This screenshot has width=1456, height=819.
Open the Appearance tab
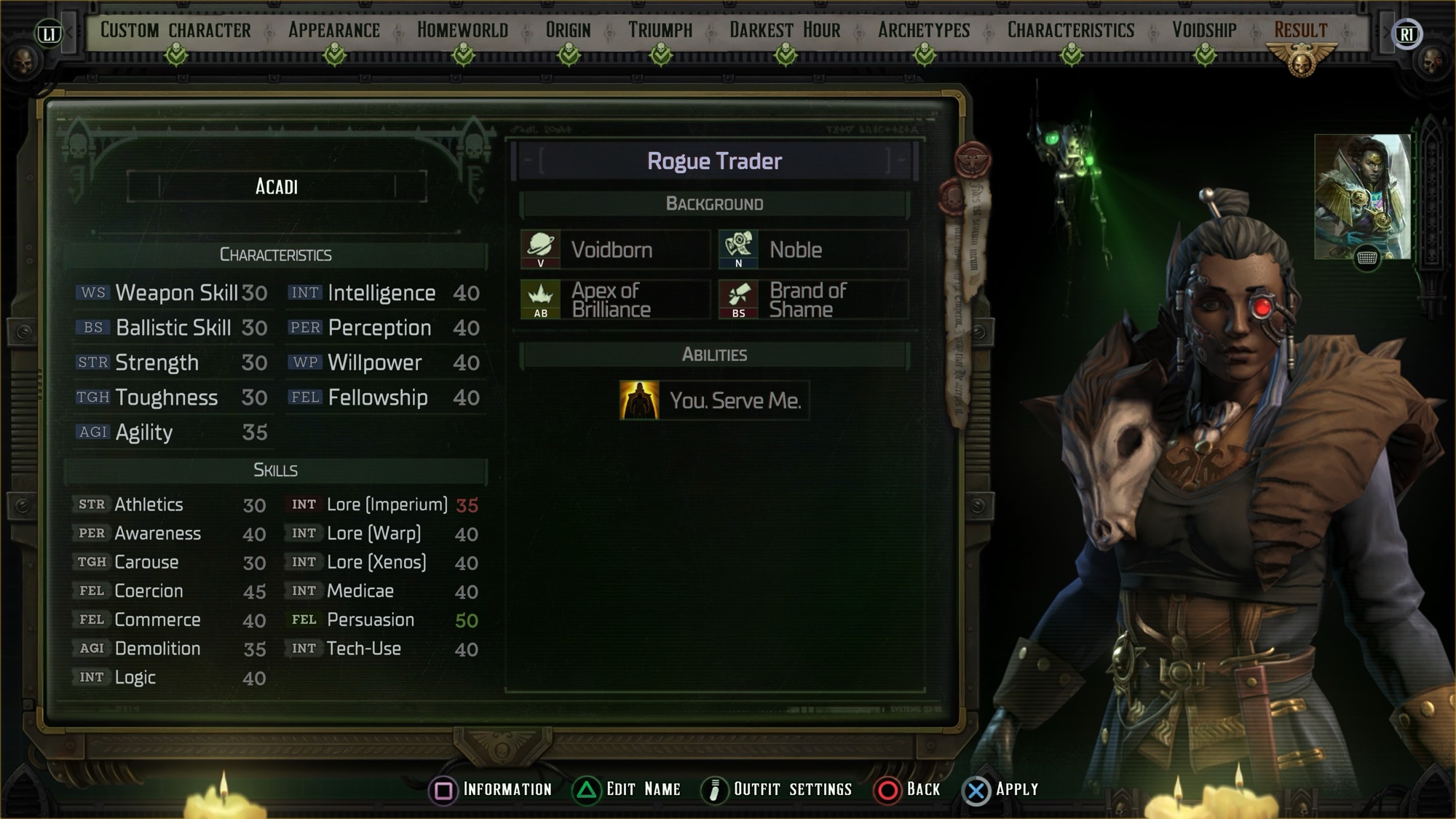tap(334, 31)
